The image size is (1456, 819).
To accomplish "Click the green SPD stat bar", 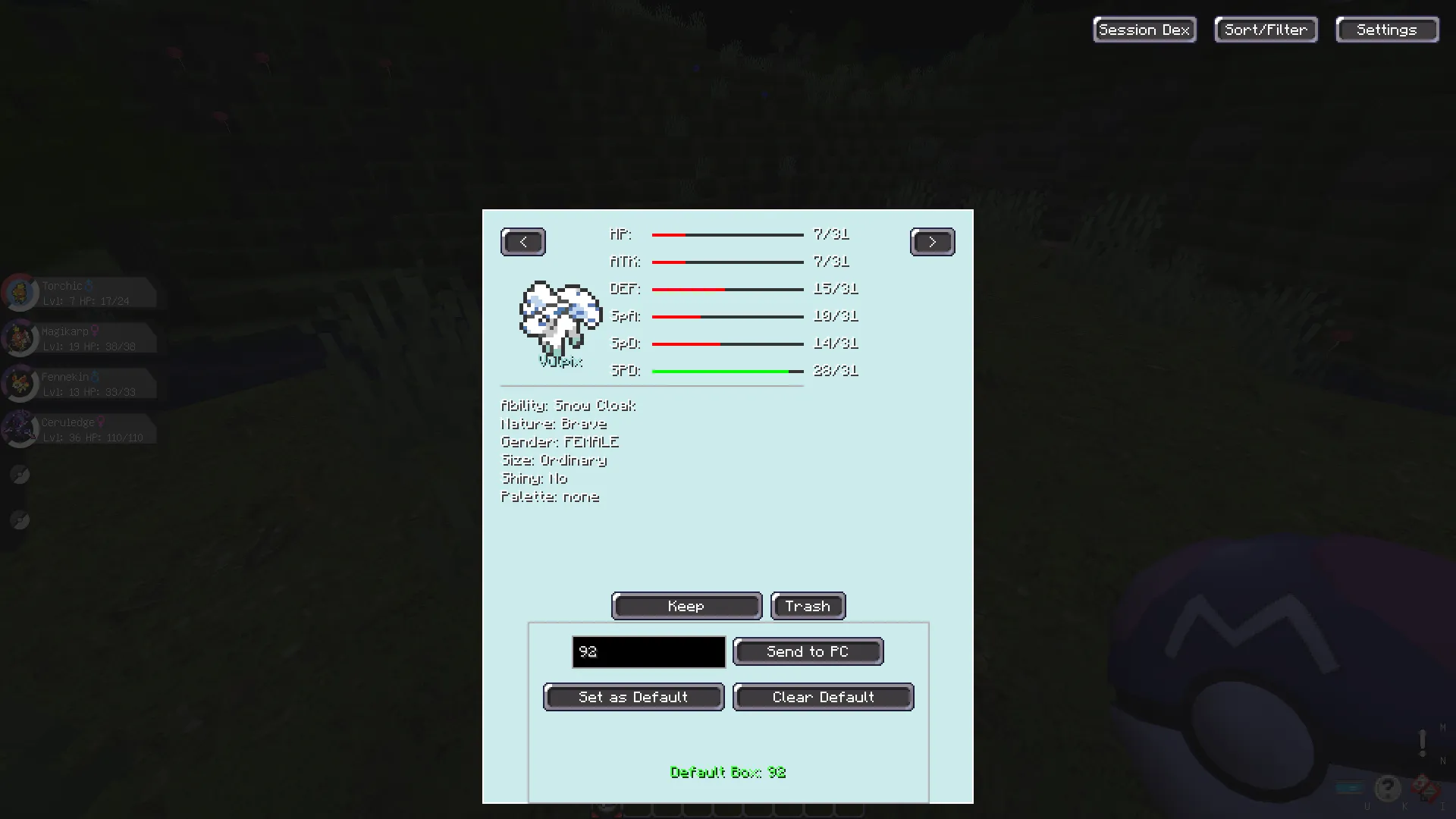I will (x=720, y=371).
